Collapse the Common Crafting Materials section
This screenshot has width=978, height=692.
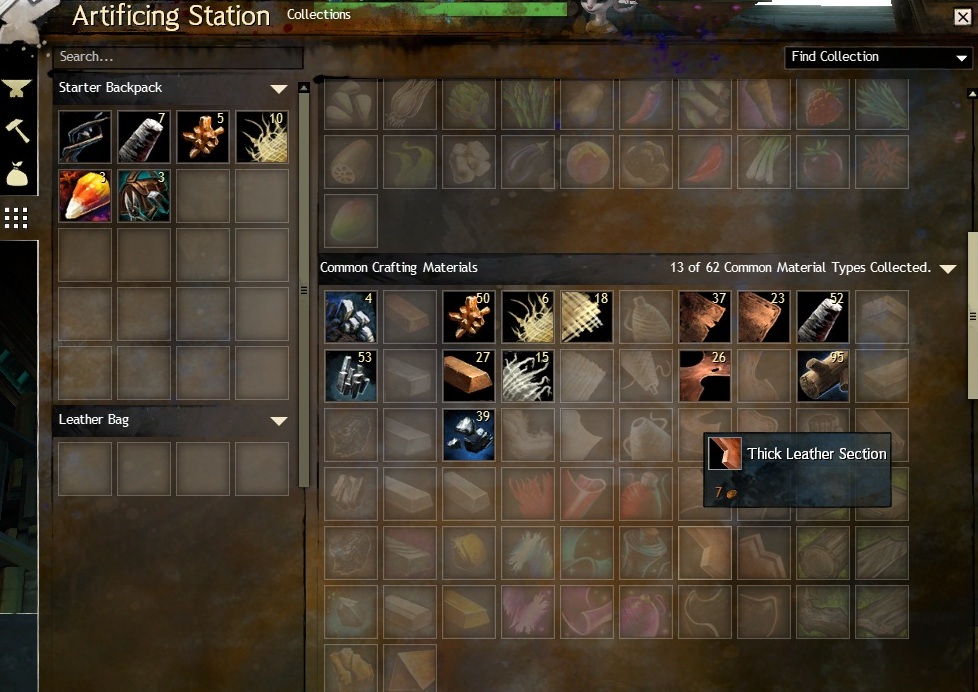948,269
